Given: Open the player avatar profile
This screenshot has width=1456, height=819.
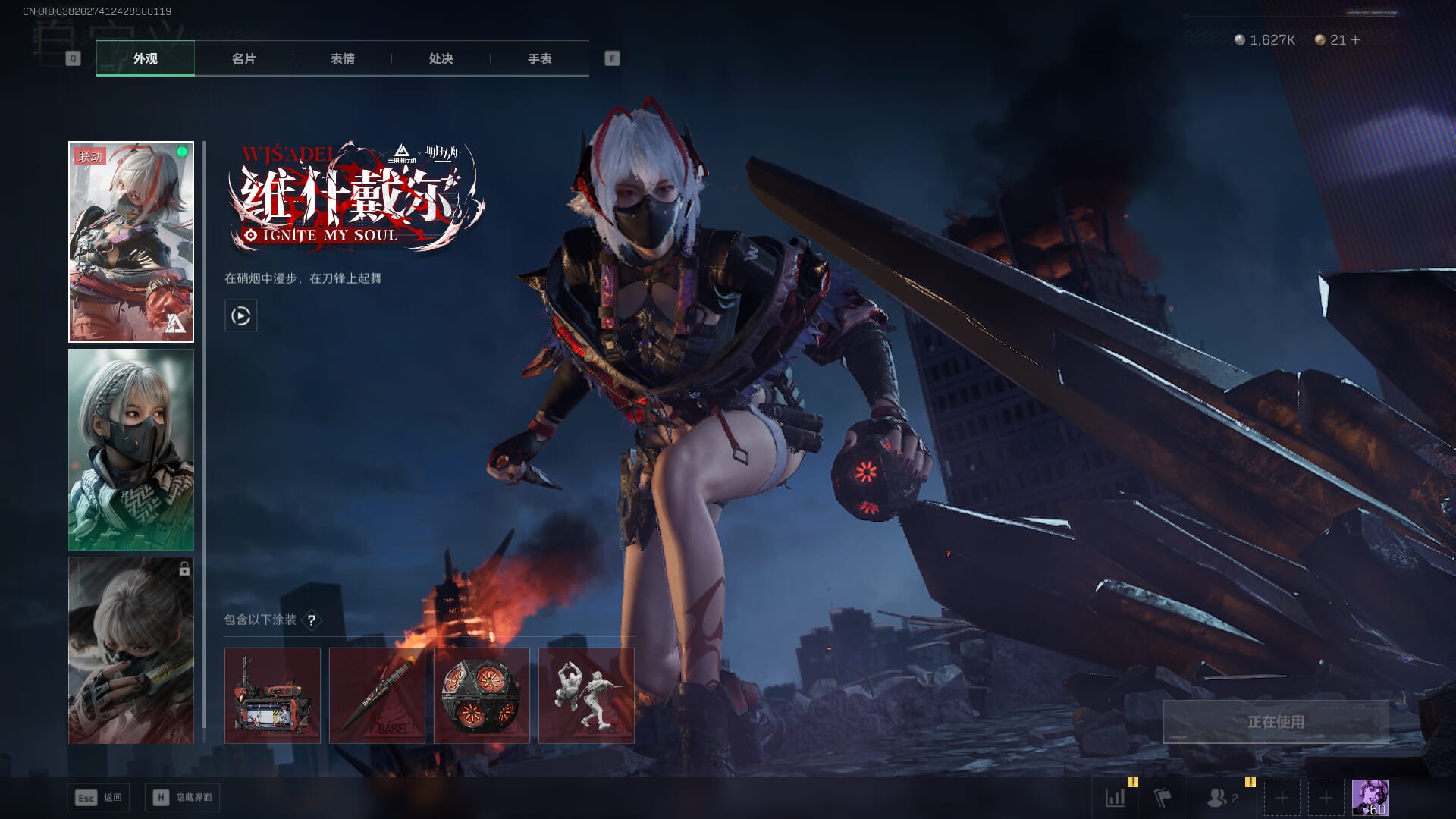Looking at the screenshot, I should [1370, 797].
